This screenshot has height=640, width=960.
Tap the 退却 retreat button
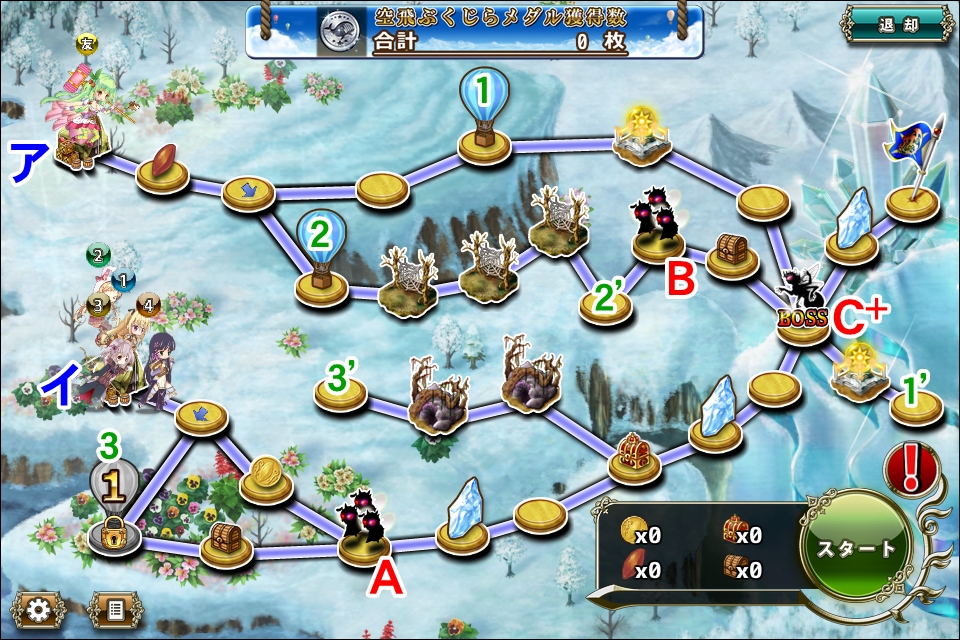(x=898, y=25)
